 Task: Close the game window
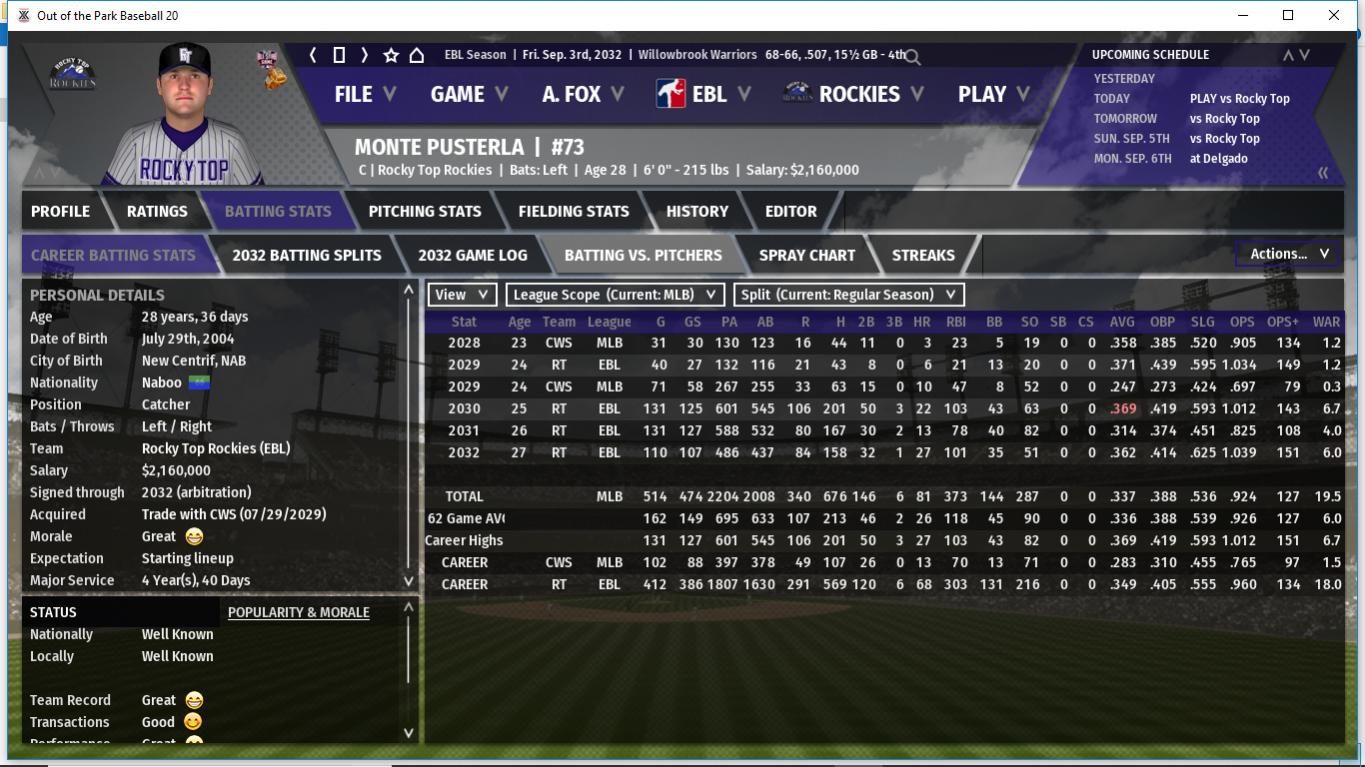click(1333, 15)
